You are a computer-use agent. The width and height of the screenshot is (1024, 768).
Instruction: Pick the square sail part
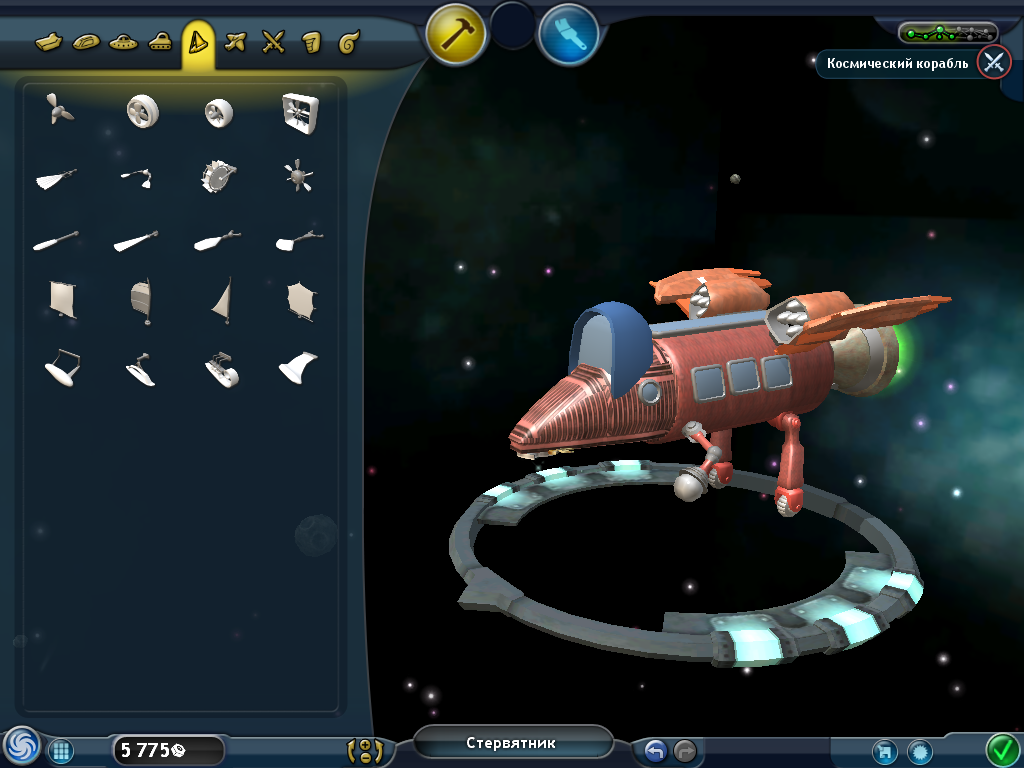click(x=62, y=298)
